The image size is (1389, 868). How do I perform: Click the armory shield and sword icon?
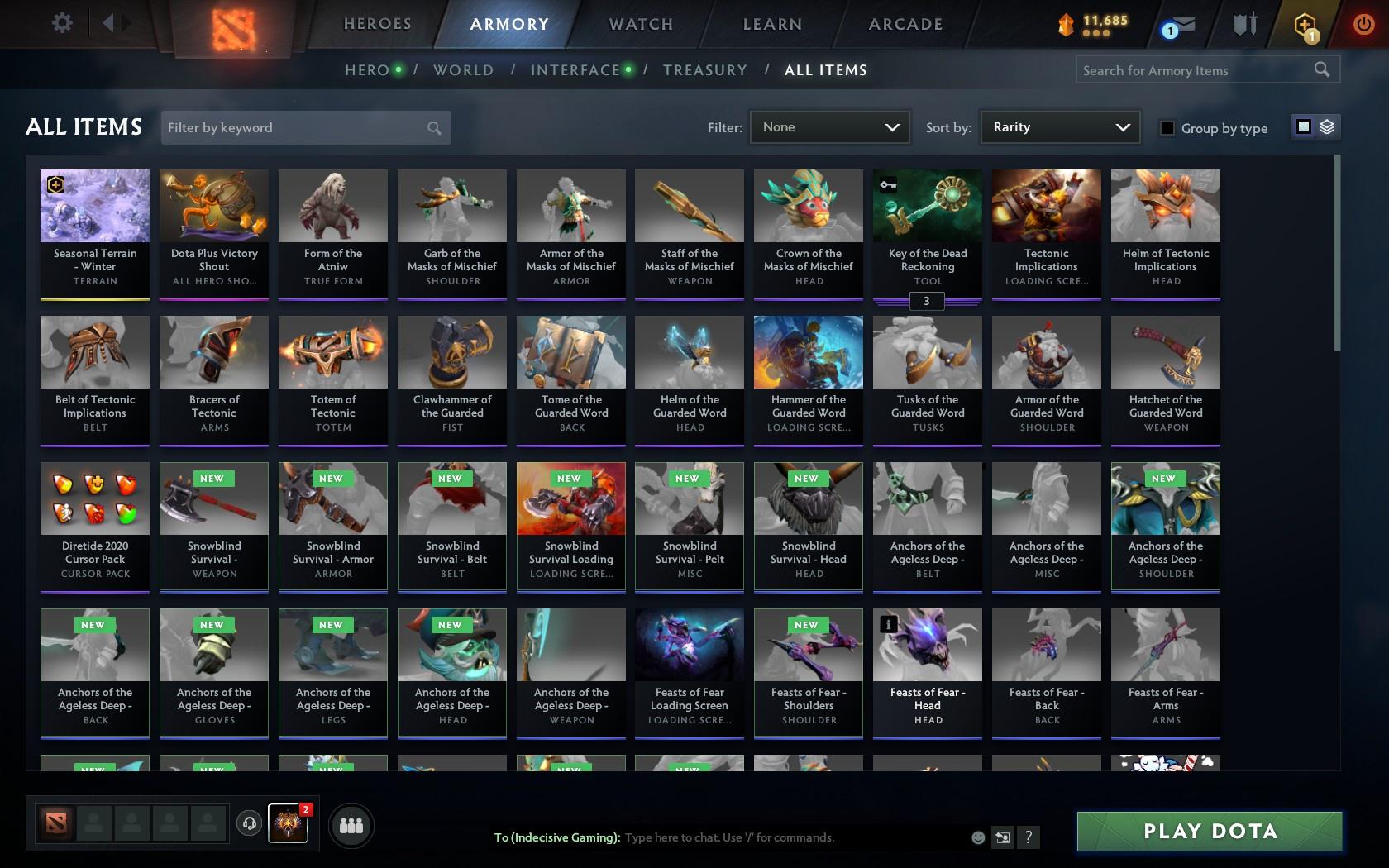click(x=1243, y=25)
